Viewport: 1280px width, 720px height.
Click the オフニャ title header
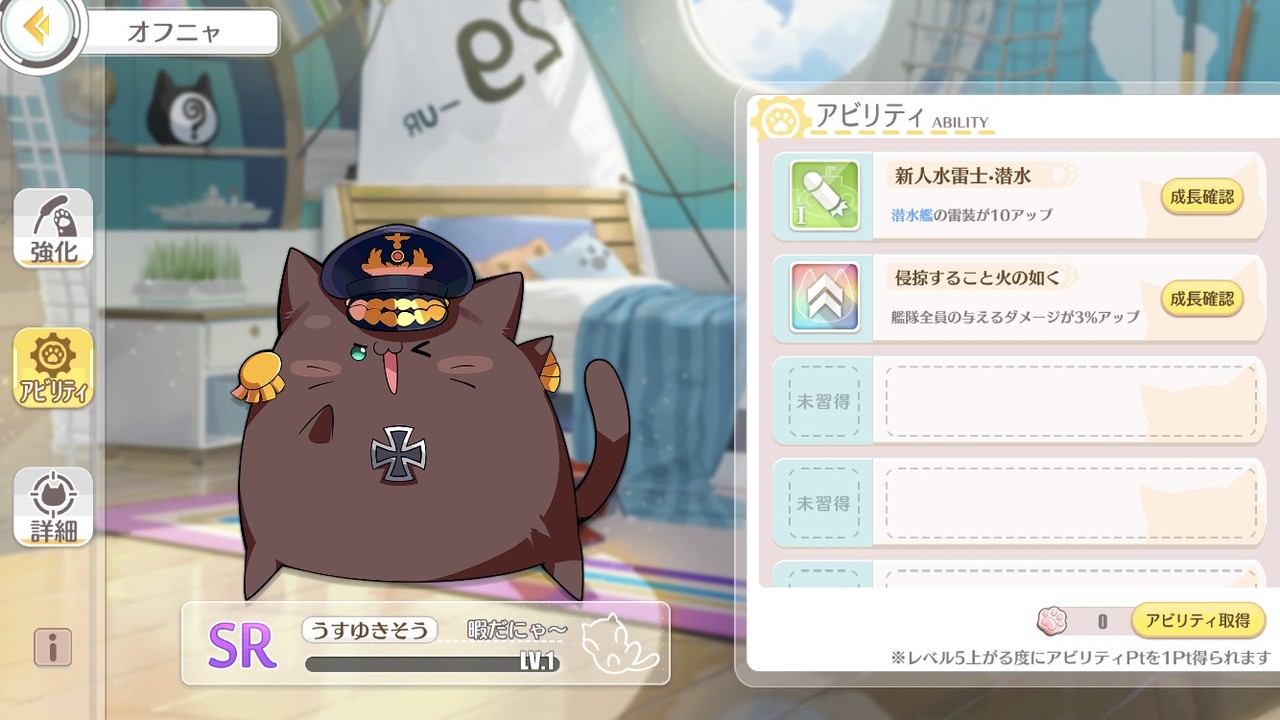point(178,30)
